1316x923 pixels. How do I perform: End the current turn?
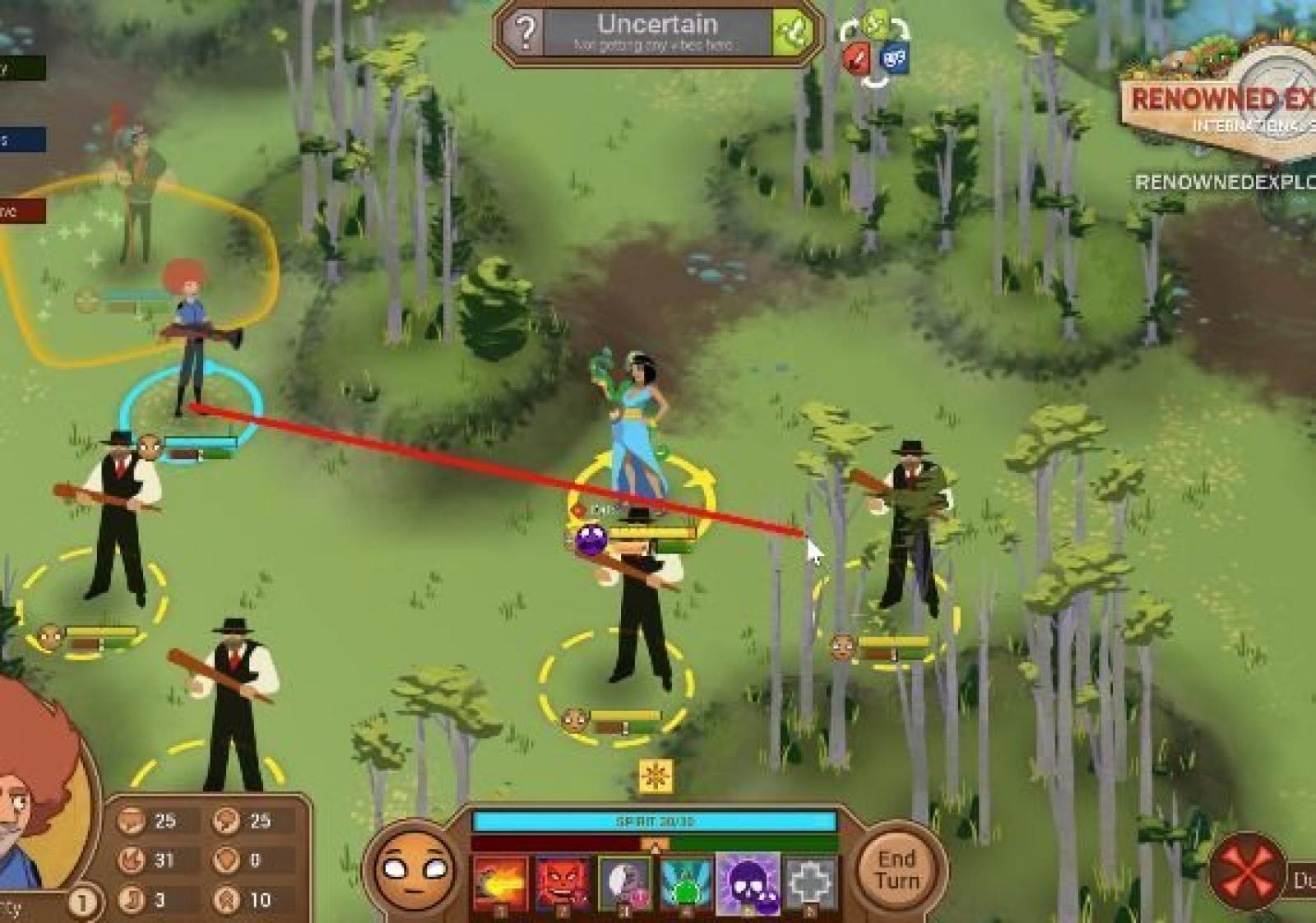tap(897, 870)
